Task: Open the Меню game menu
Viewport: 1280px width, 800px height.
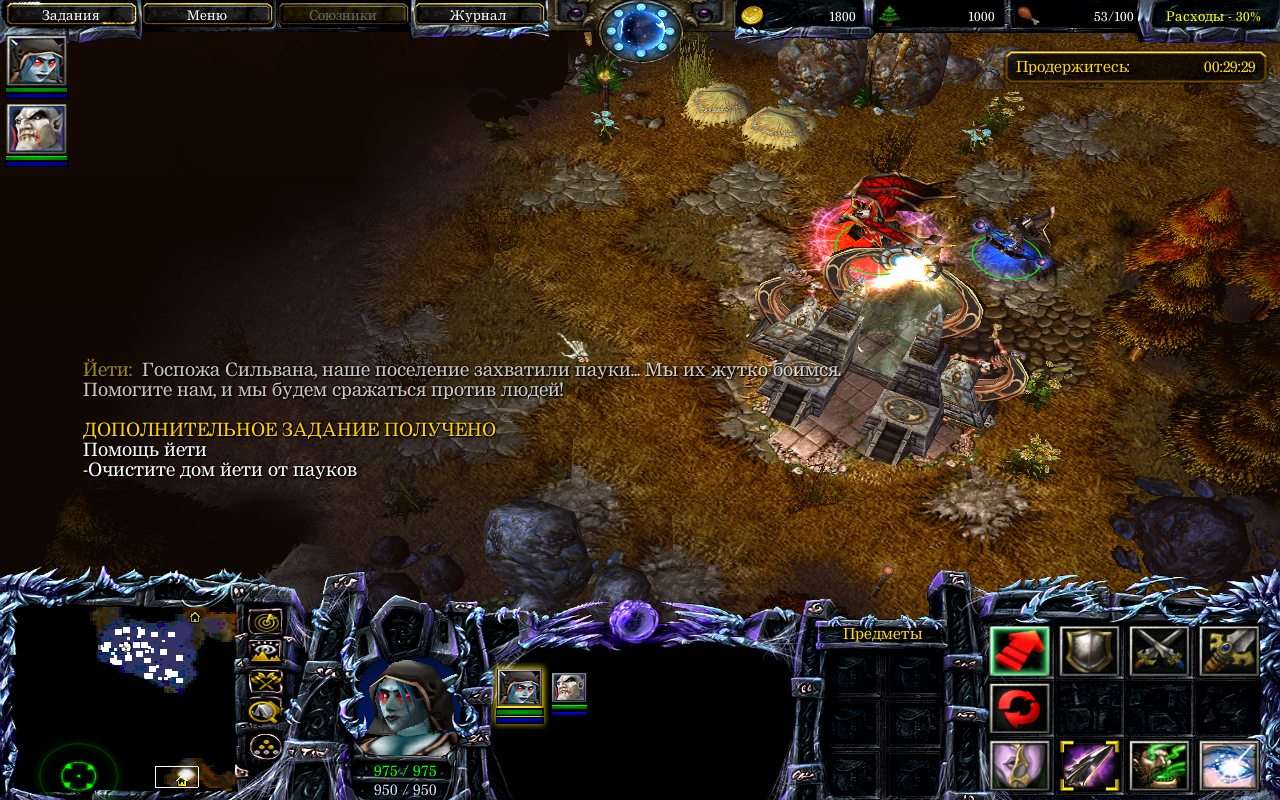Action: [207, 15]
